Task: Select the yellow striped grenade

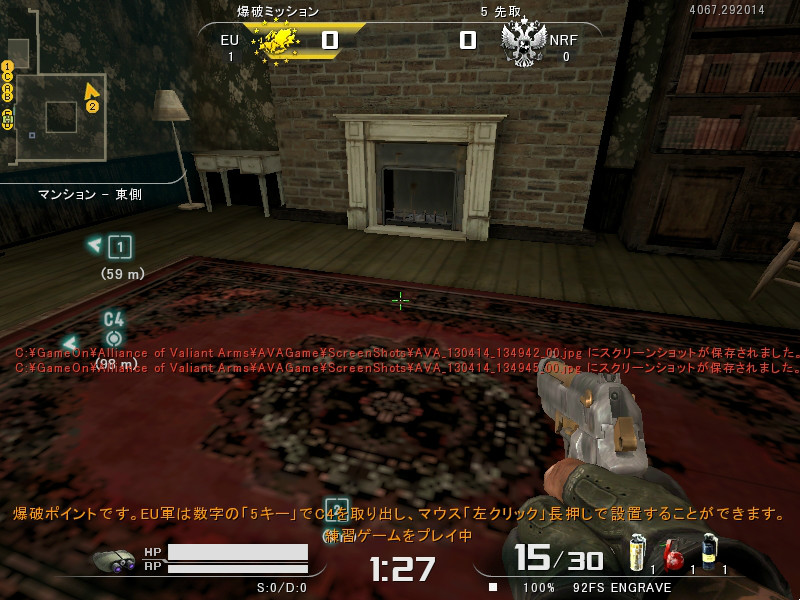Action: point(637,551)
